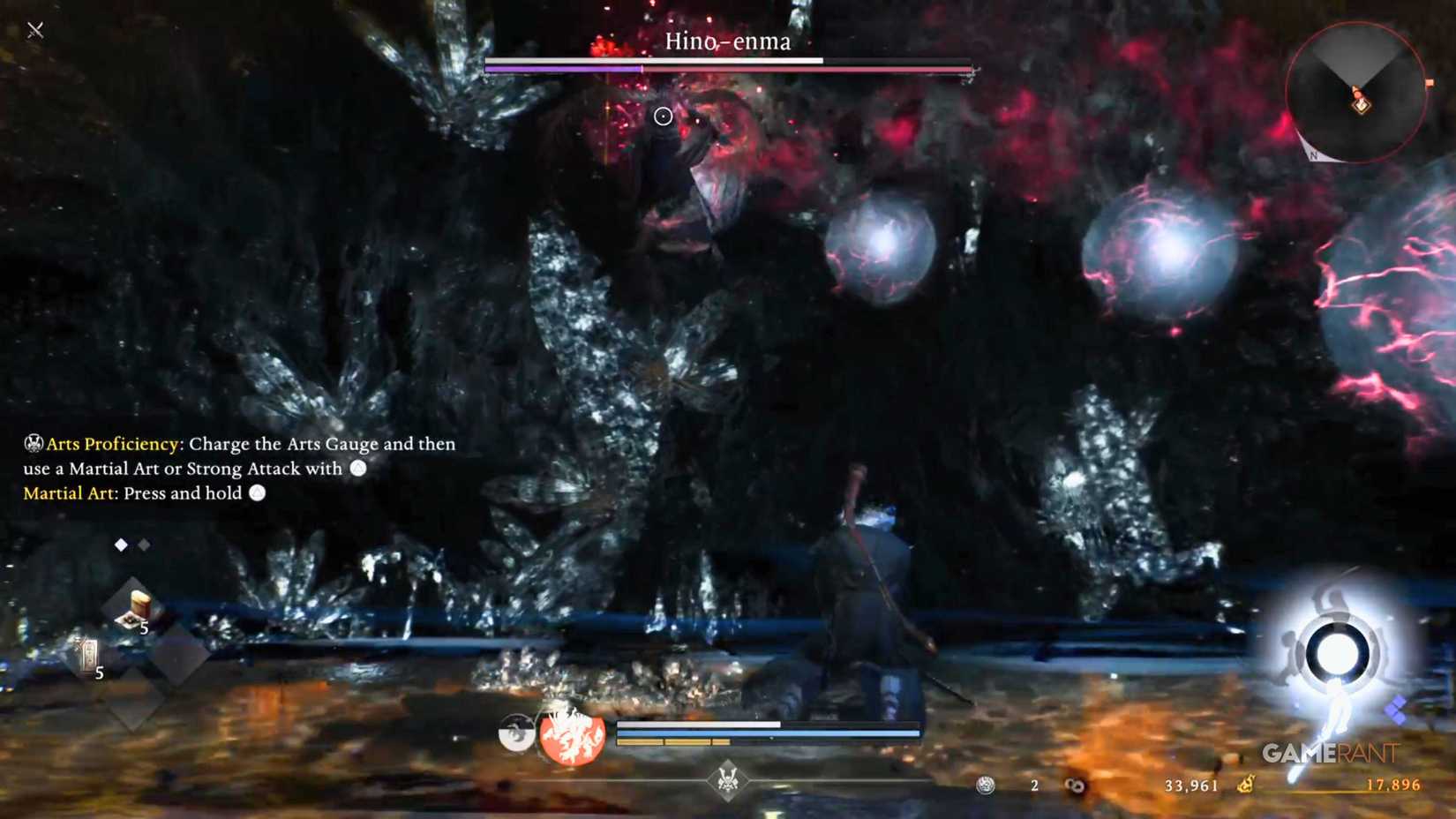The height and width of the screenshot is (819, 1456).
Task: Select the Hino-enma boss nameplate
Action: [x=727, y=41]
